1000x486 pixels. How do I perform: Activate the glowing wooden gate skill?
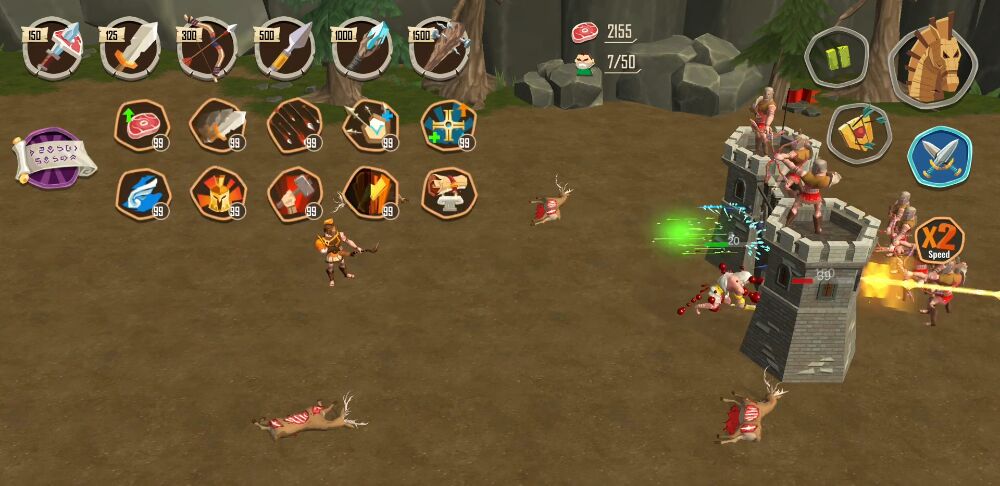tap(371, 193)
